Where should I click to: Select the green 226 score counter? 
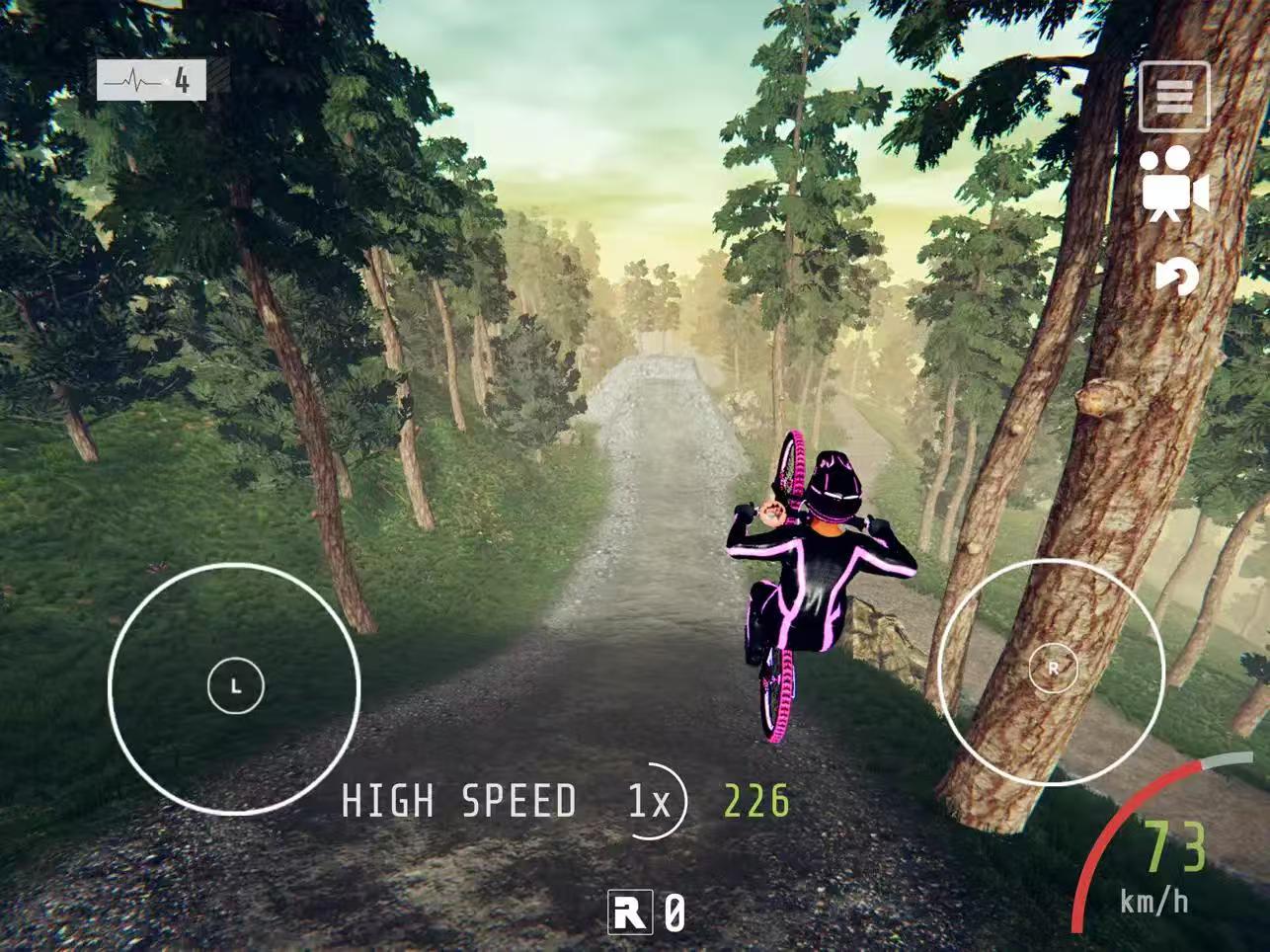(753, 802)
